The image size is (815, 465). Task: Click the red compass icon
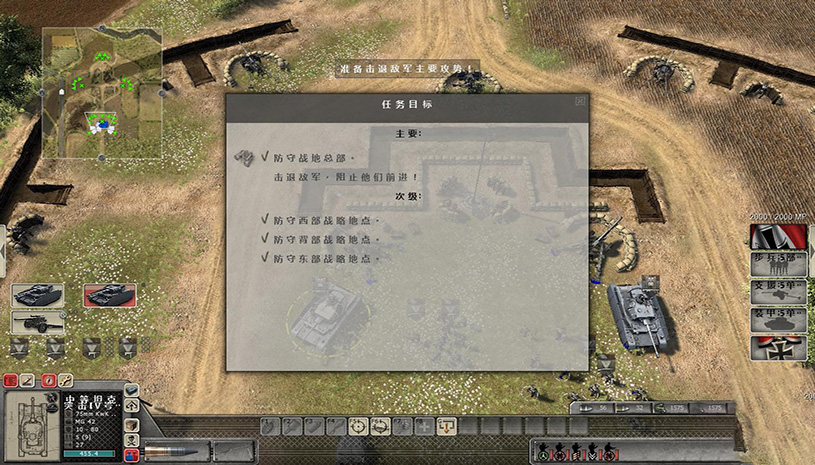point(47,380)
